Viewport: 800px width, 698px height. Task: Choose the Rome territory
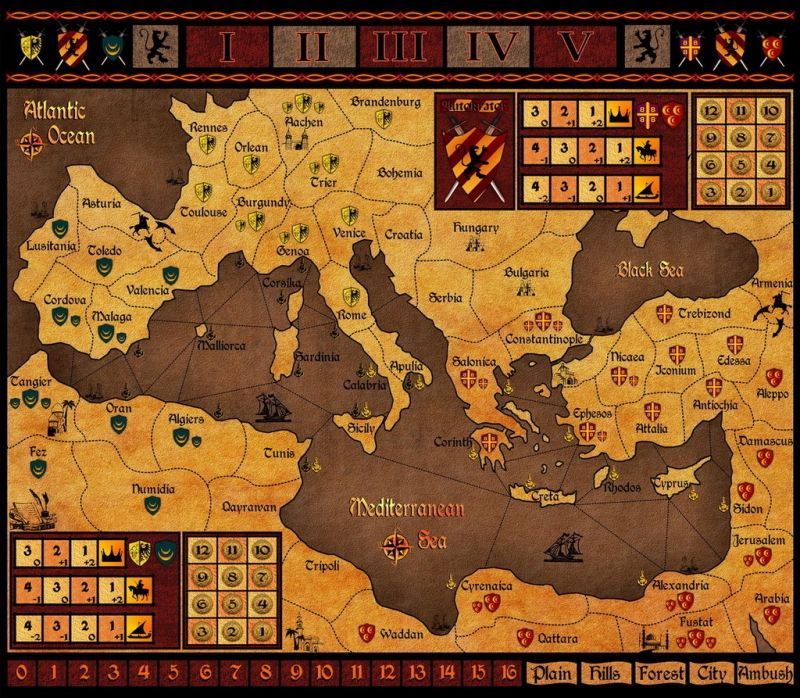pos(352,315)
